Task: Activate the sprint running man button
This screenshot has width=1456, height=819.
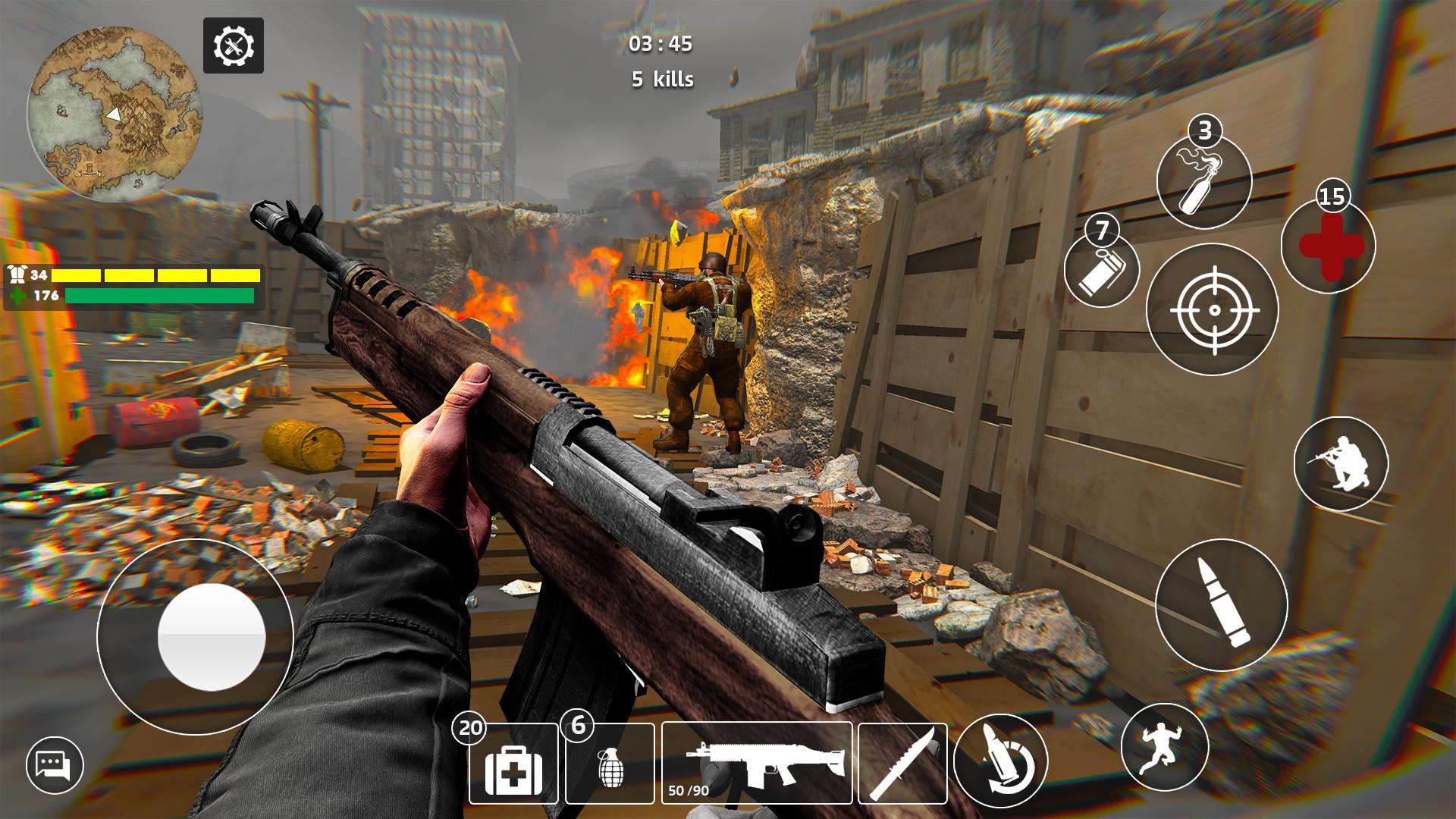Action: (1164, 747)
